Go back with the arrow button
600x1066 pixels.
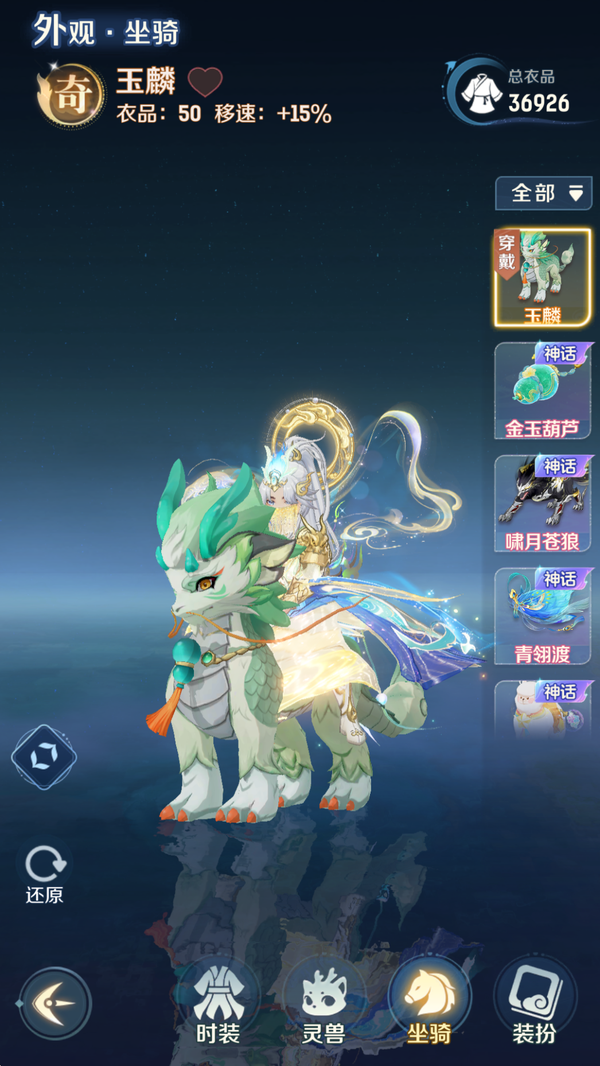pos(55,1002)
